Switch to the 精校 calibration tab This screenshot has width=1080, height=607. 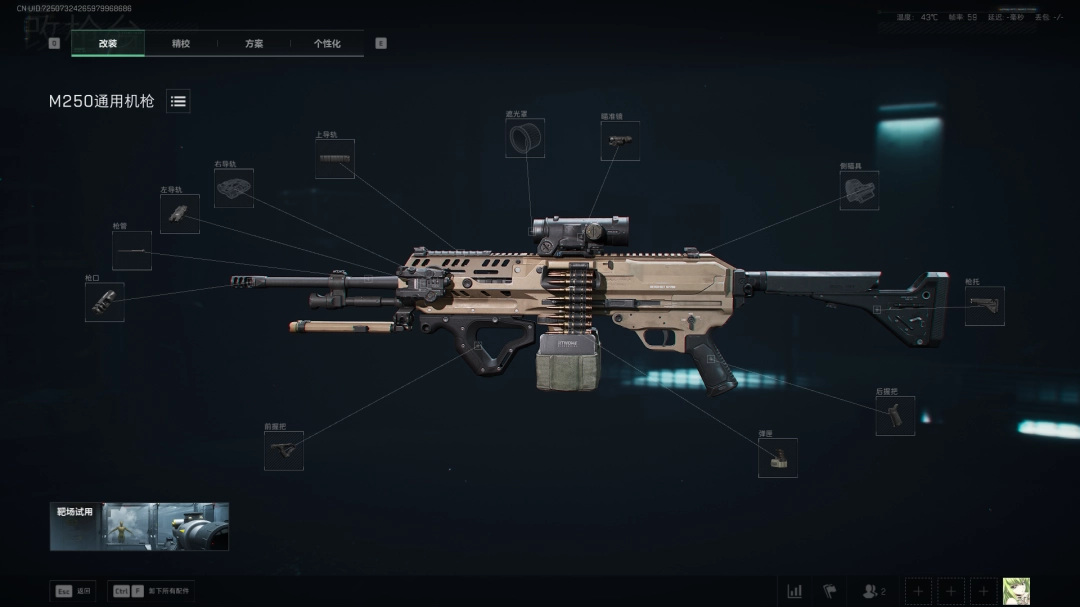point(181,44)
